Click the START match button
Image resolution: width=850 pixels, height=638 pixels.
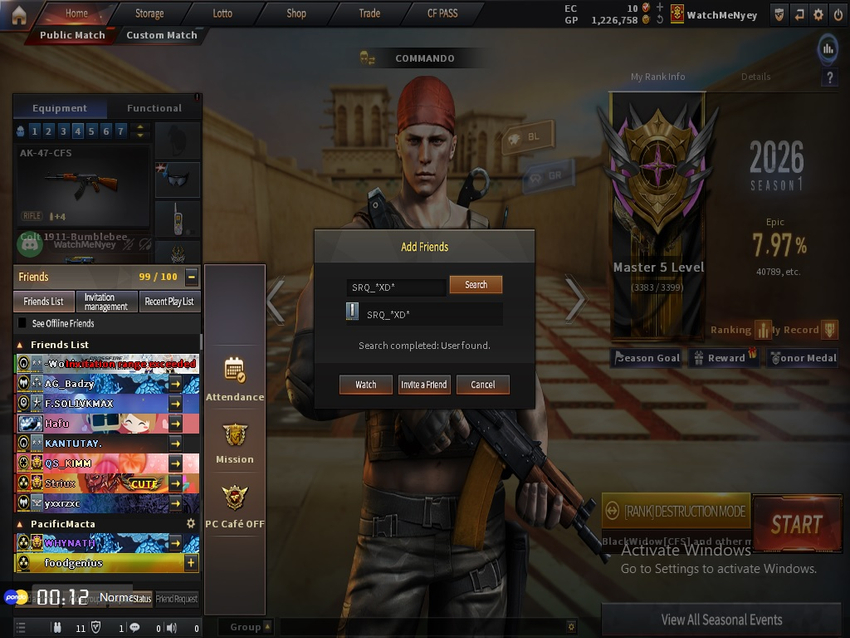coord(796,524)
